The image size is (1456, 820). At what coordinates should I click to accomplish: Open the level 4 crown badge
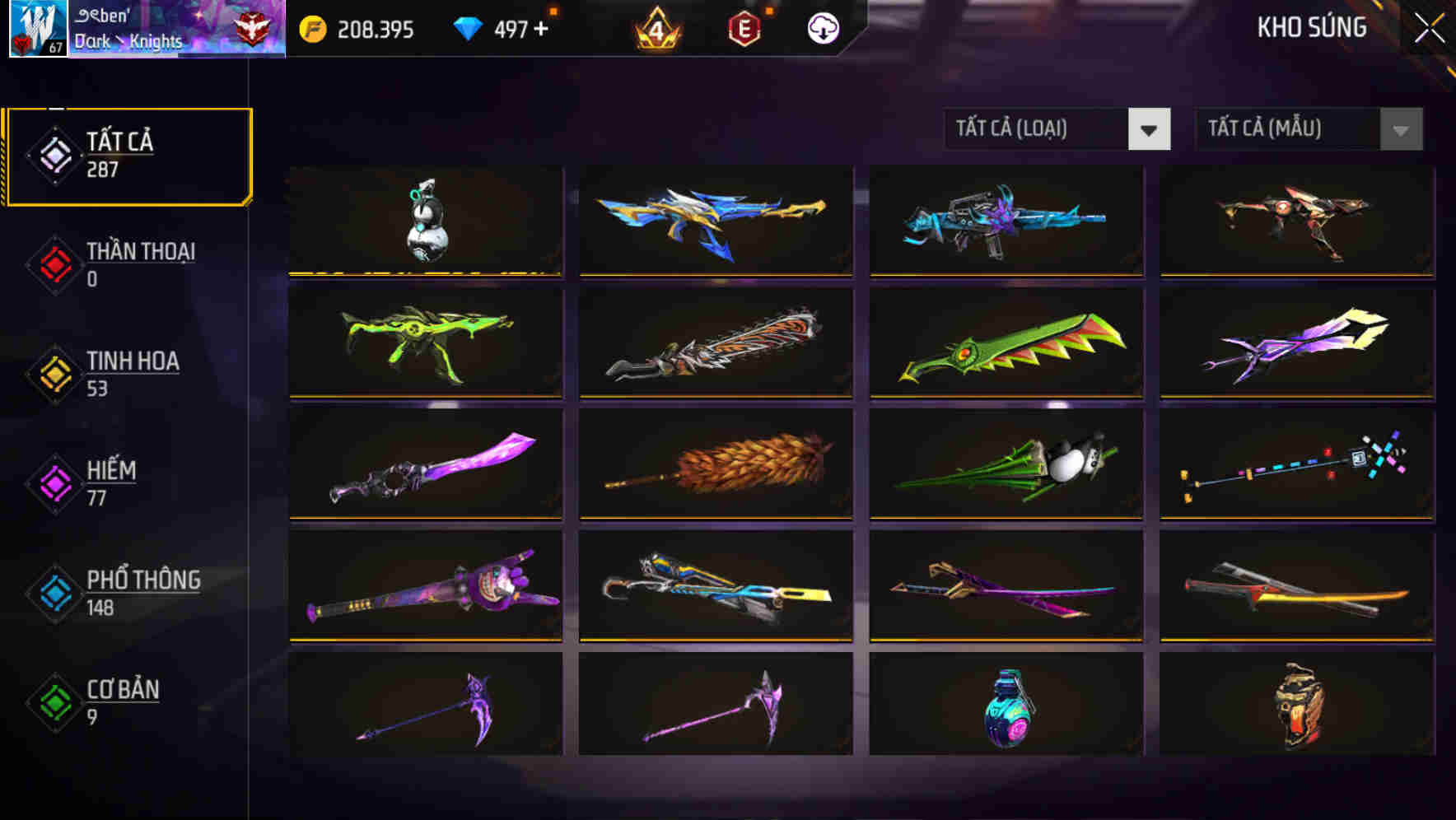tap(656, 27)
